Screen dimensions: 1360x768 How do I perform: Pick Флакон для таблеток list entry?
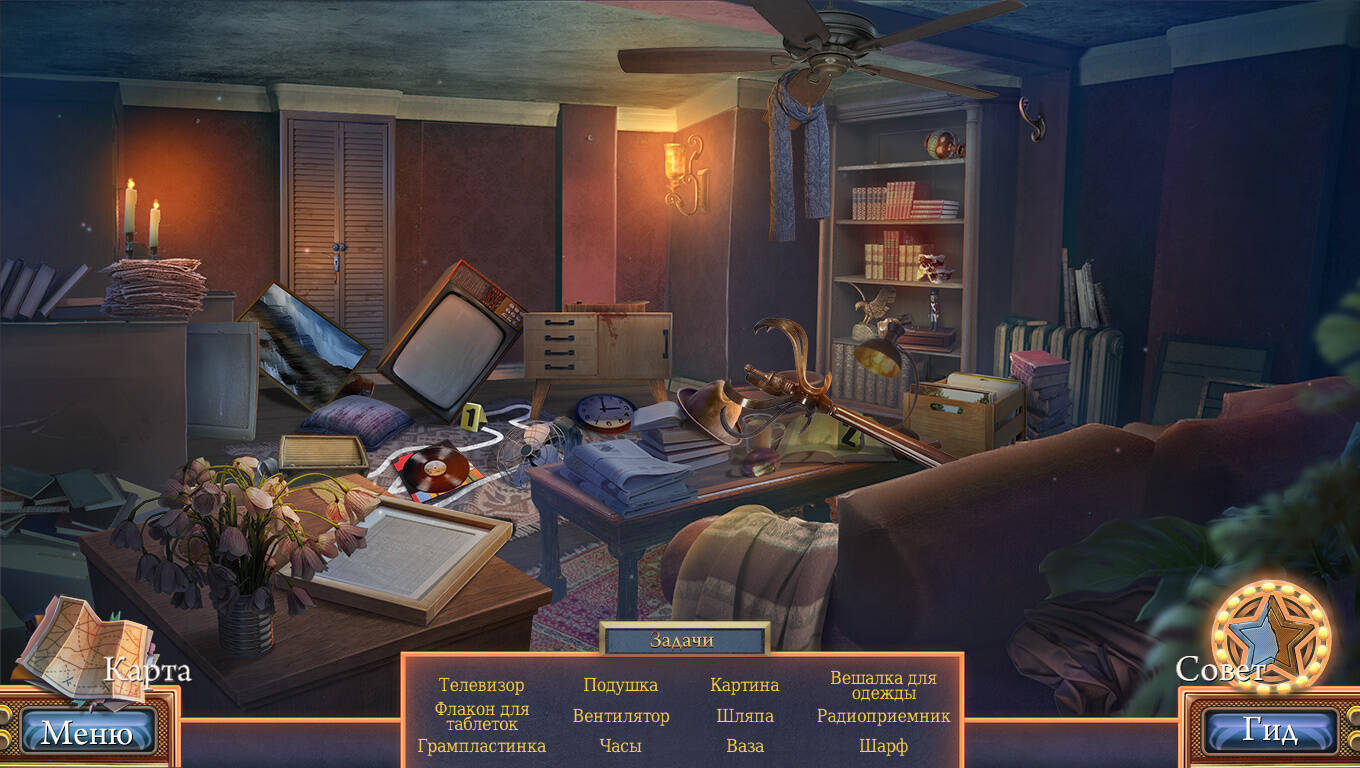(481, 716)
